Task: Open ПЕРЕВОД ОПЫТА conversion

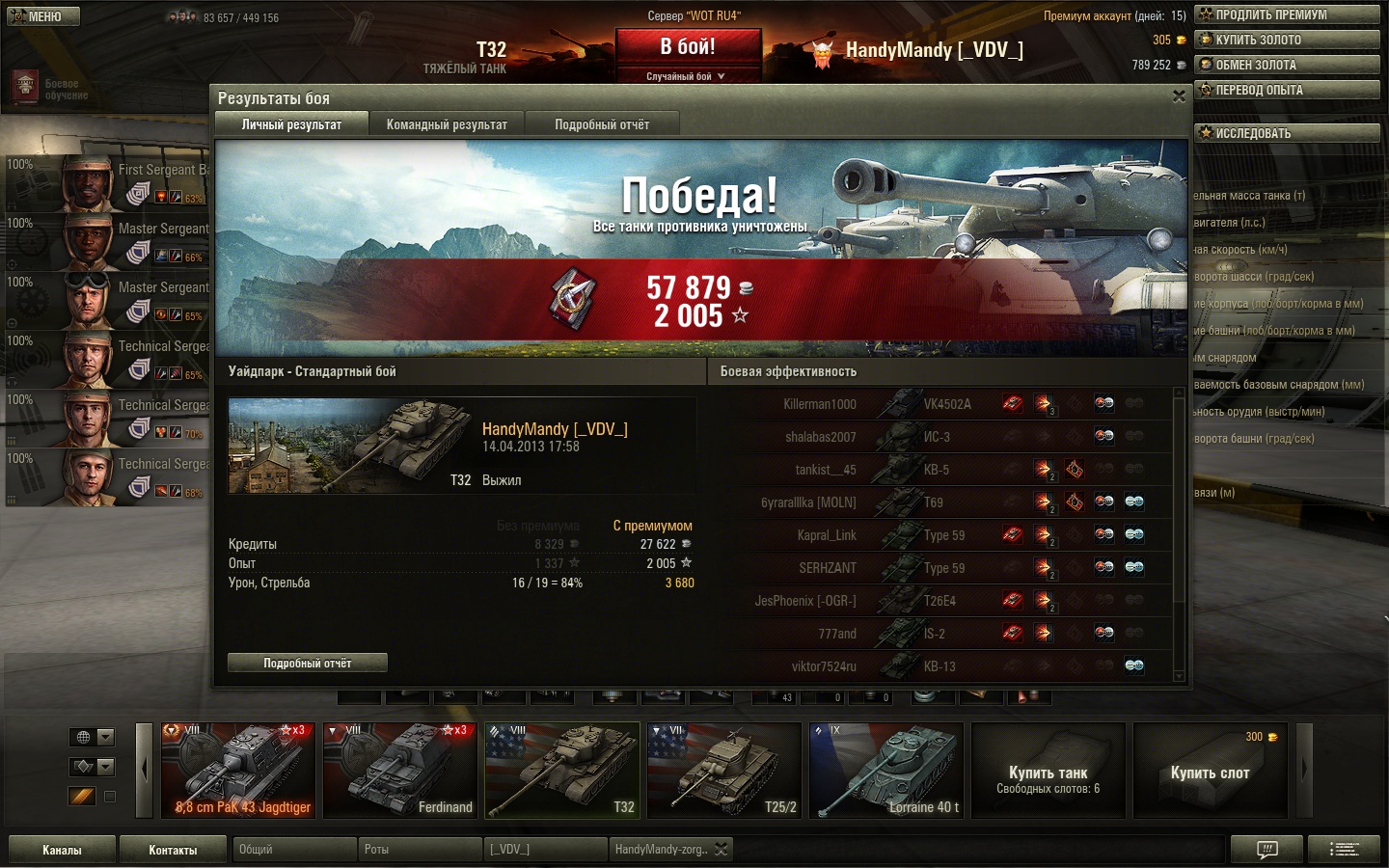Action: tap(1287, 90)
